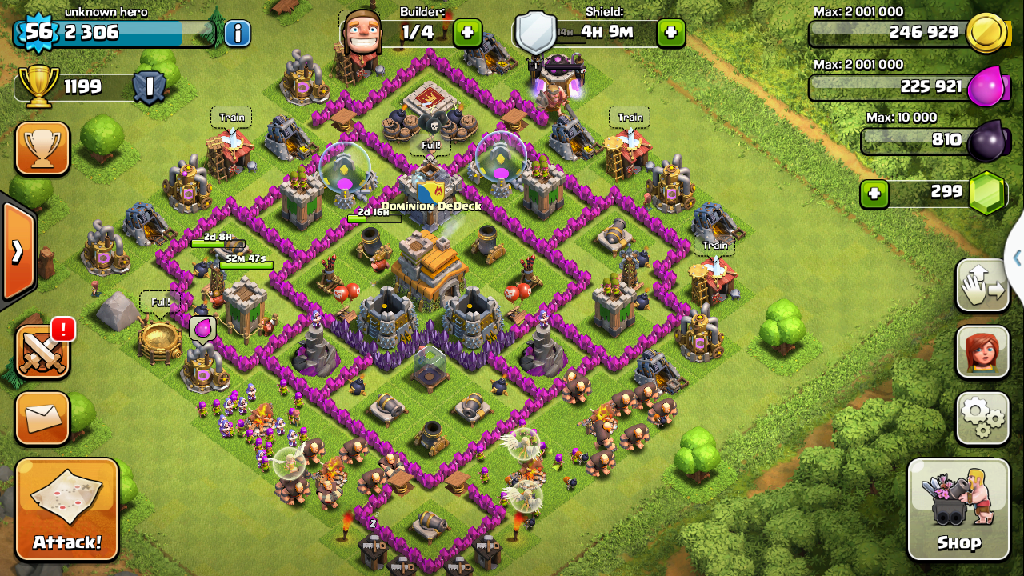Viewport: 1024px width, 576px height.
Task: Check messages with the envelope button
Action: click(x=43, y=417)
